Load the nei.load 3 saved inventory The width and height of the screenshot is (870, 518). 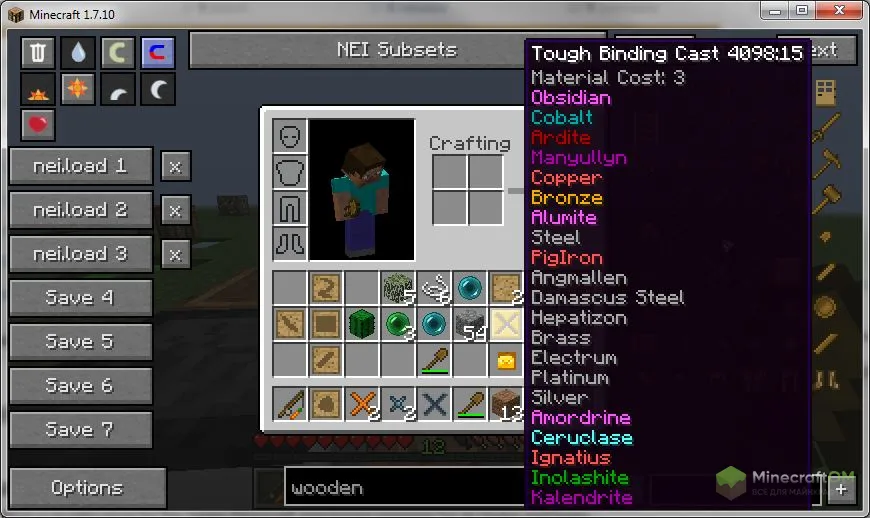[80, 254]
